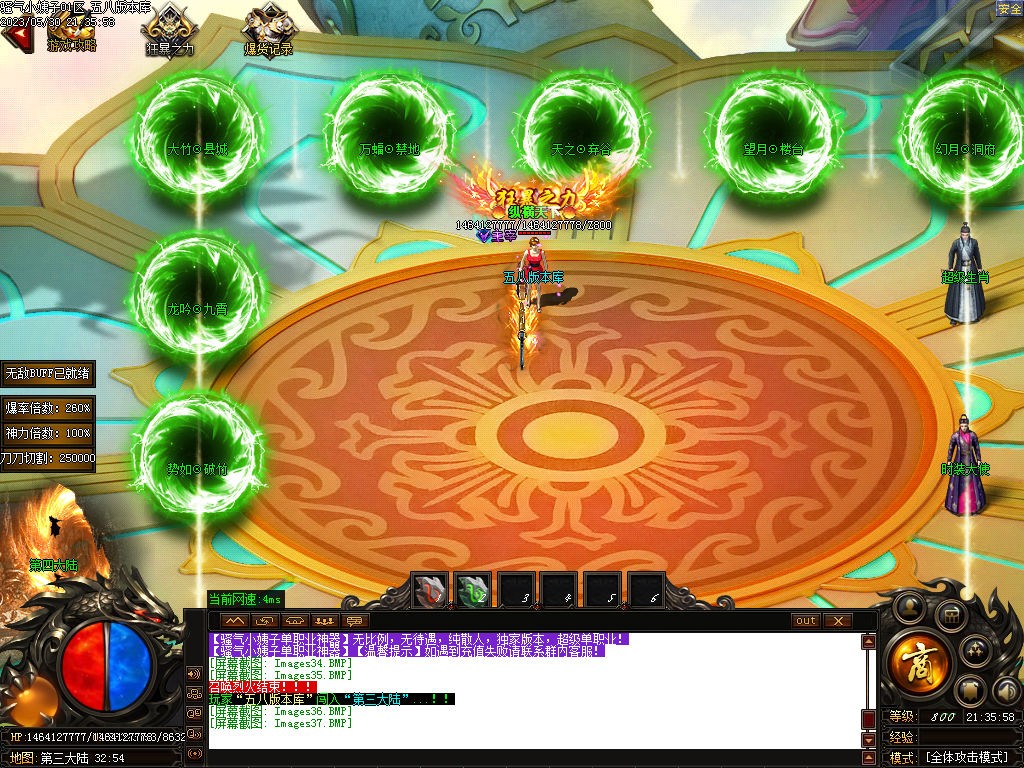The height and width of the screenshot is (768, 1024).
Task: Use the red item in hotbar slot 1
Action: pyautogui.click(x=431, y=591)
